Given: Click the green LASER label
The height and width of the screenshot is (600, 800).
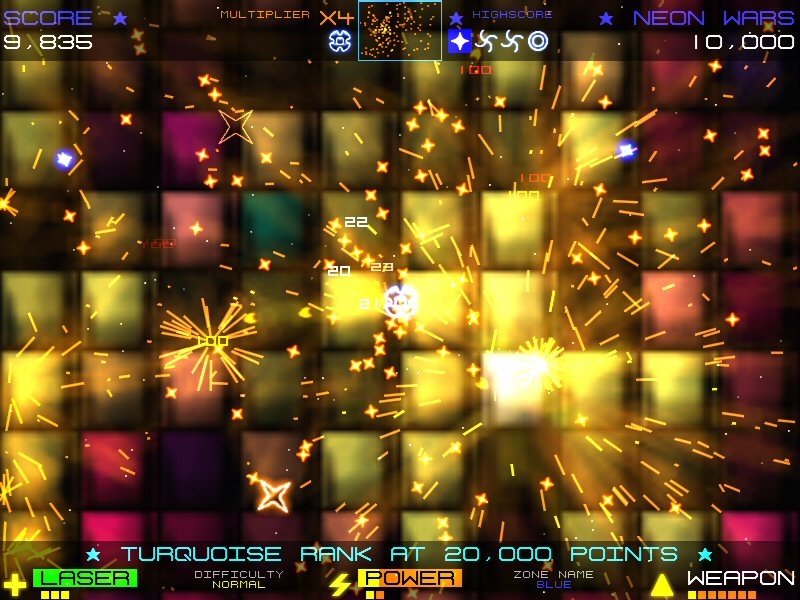Looking at the screenshot, I should 85,578.
